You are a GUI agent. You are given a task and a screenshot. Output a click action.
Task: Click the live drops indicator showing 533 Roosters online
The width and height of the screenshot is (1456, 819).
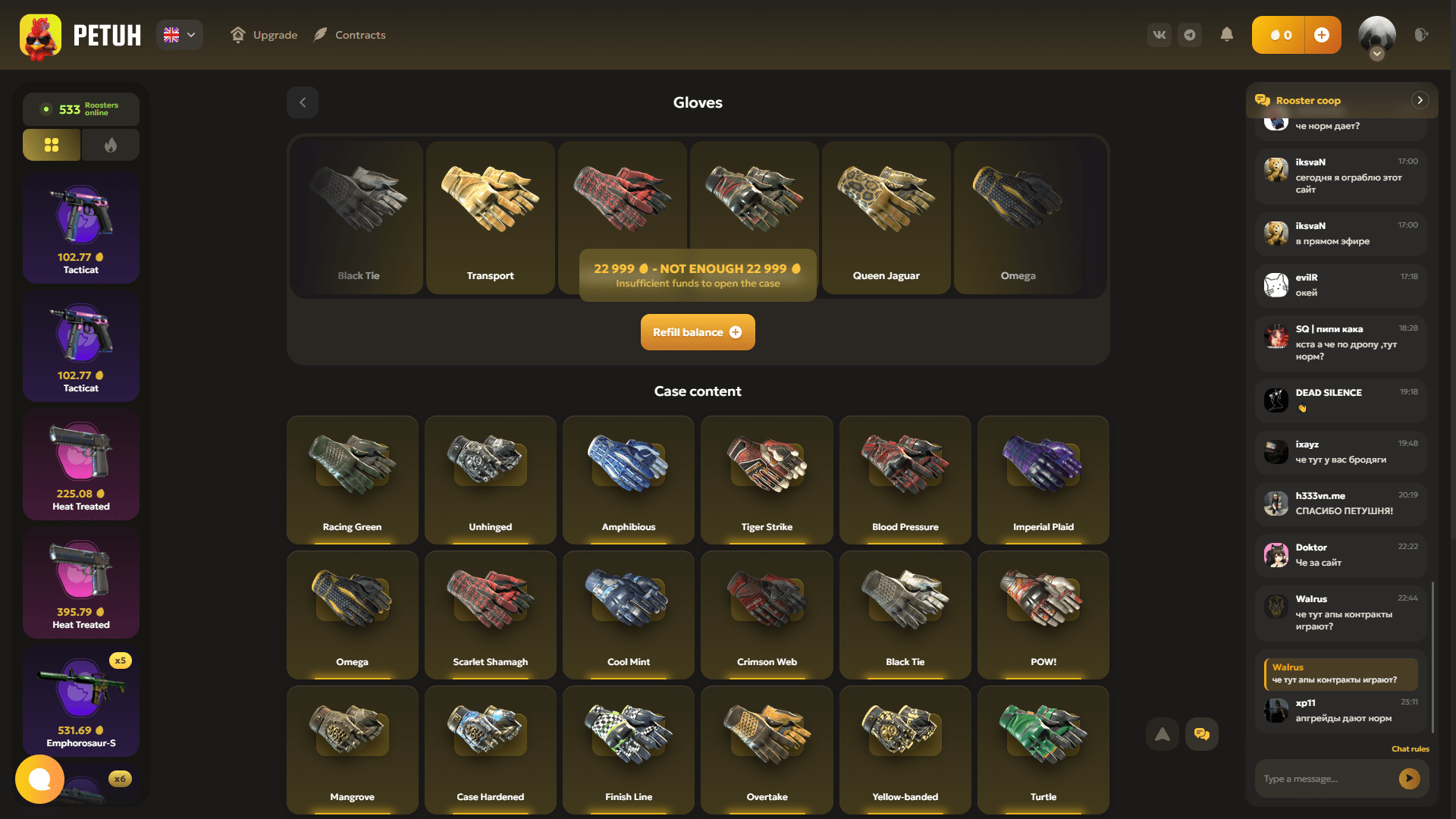click(80, 109)
